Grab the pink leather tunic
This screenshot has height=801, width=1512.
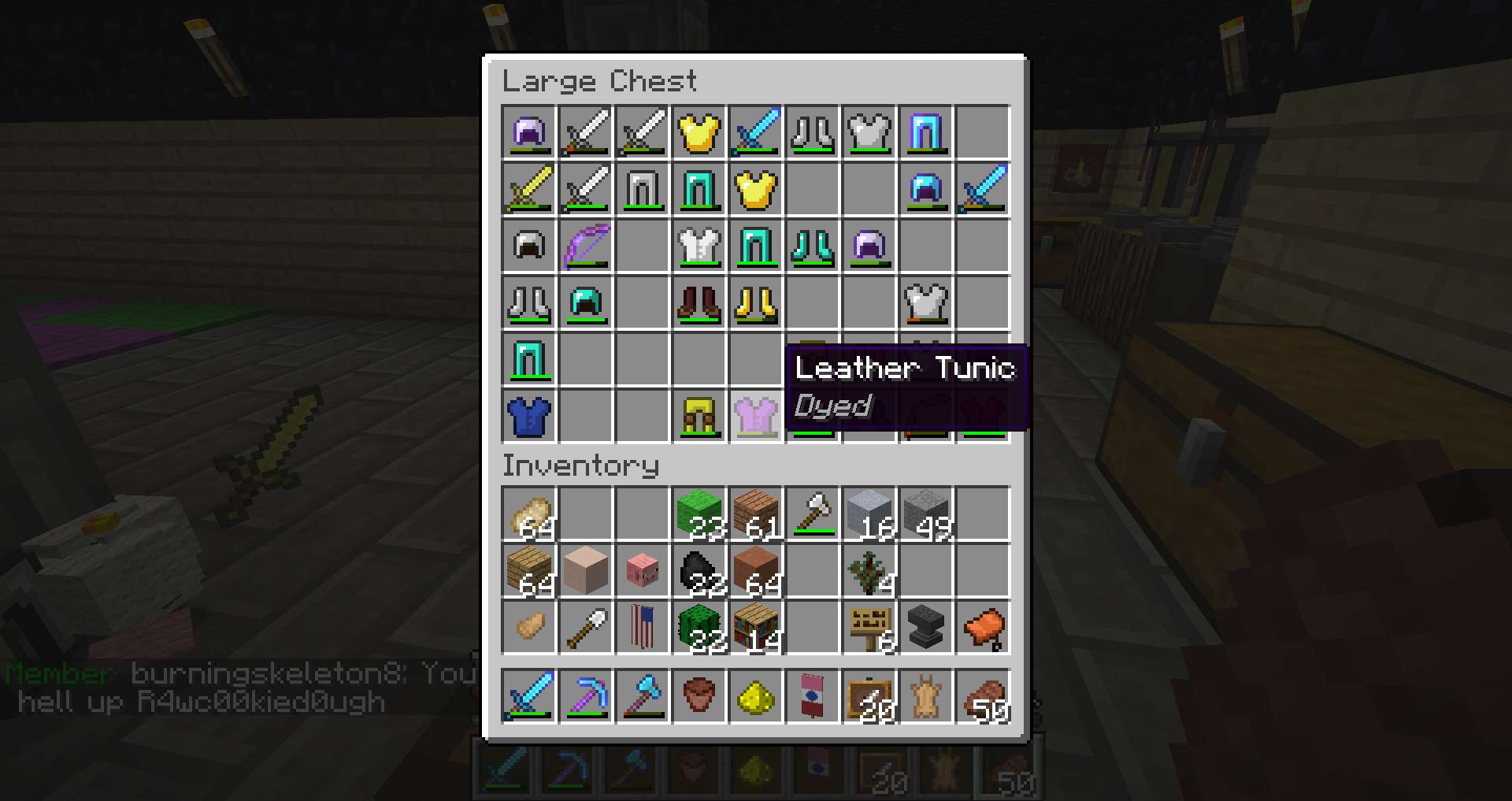coord(756,416)
